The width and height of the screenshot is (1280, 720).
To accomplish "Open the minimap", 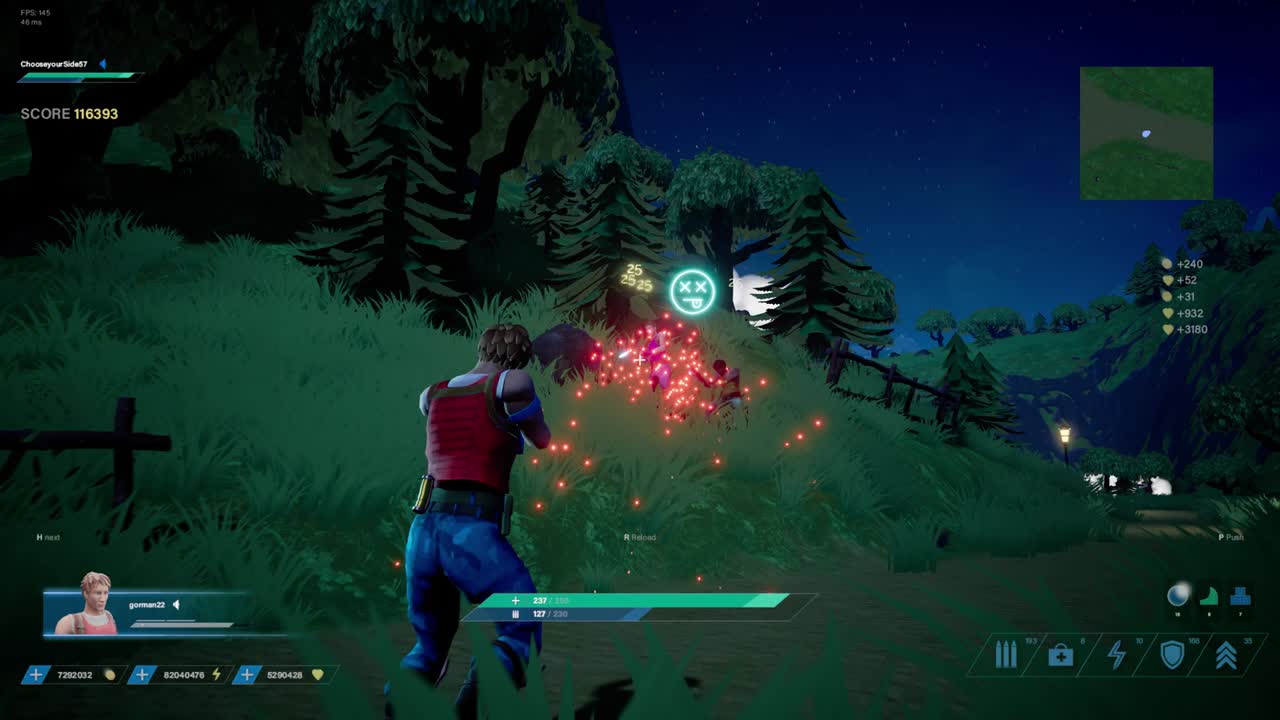I will pyautogui.click(x=1146, y=133).
